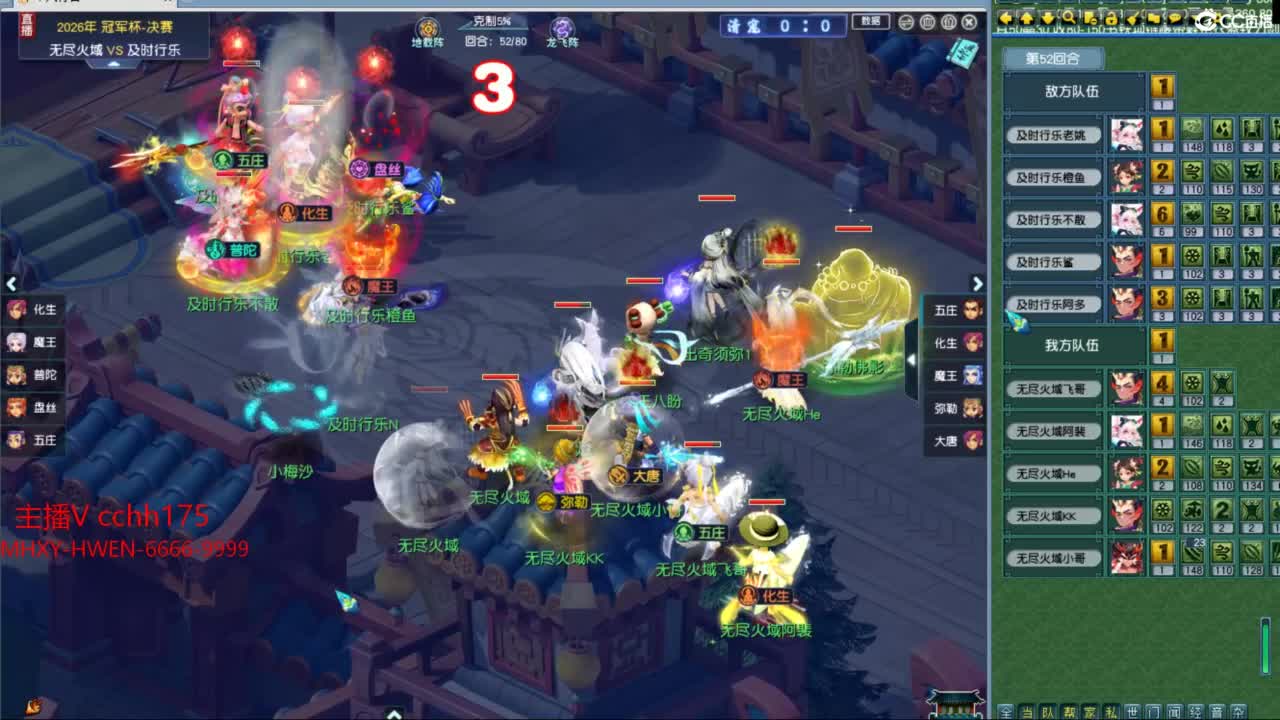Click the yellow up-arrow icon in the toolbar

[x=1027, y=18]
